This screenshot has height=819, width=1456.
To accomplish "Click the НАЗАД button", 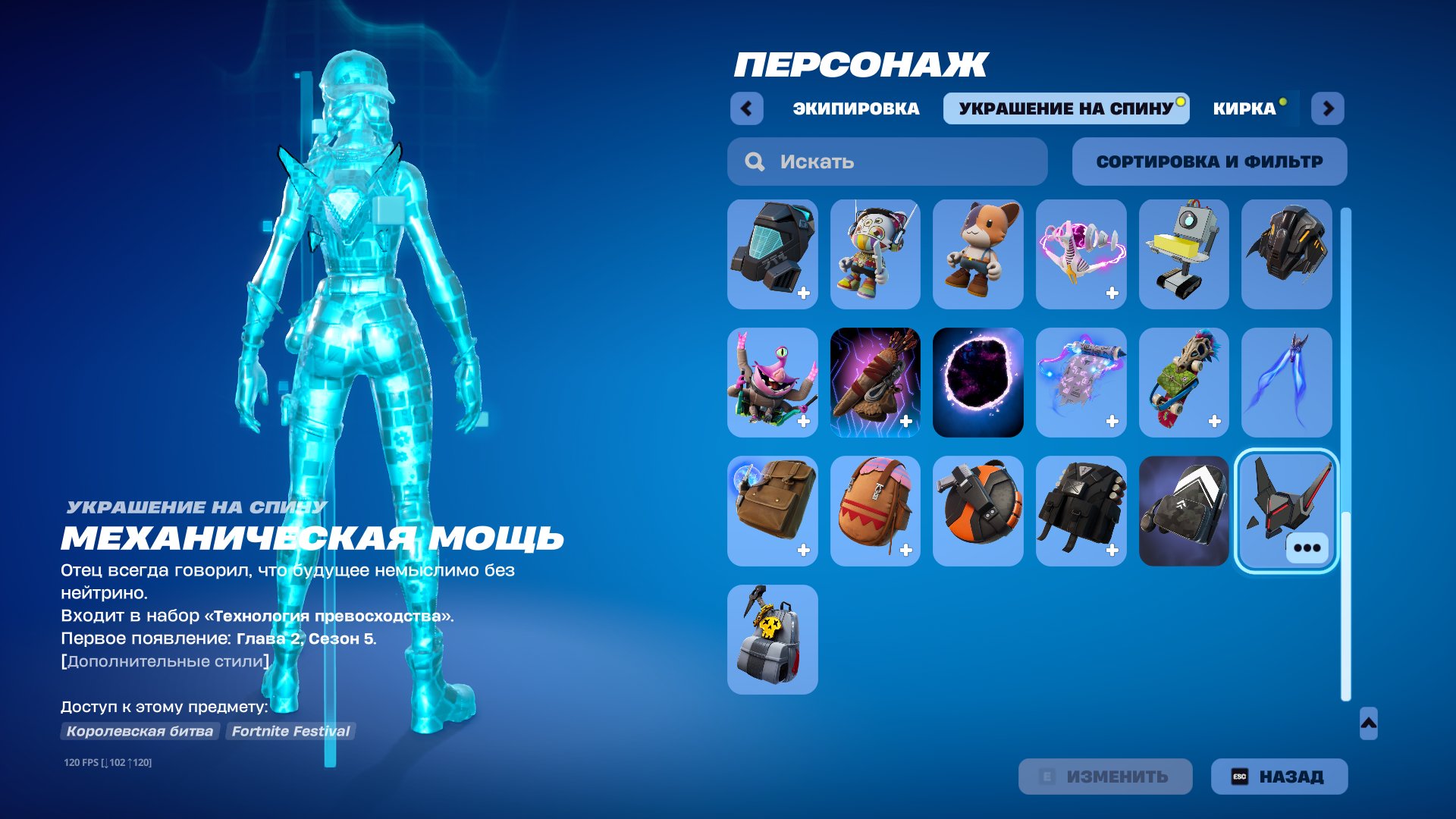I will tap(1278, 776).
